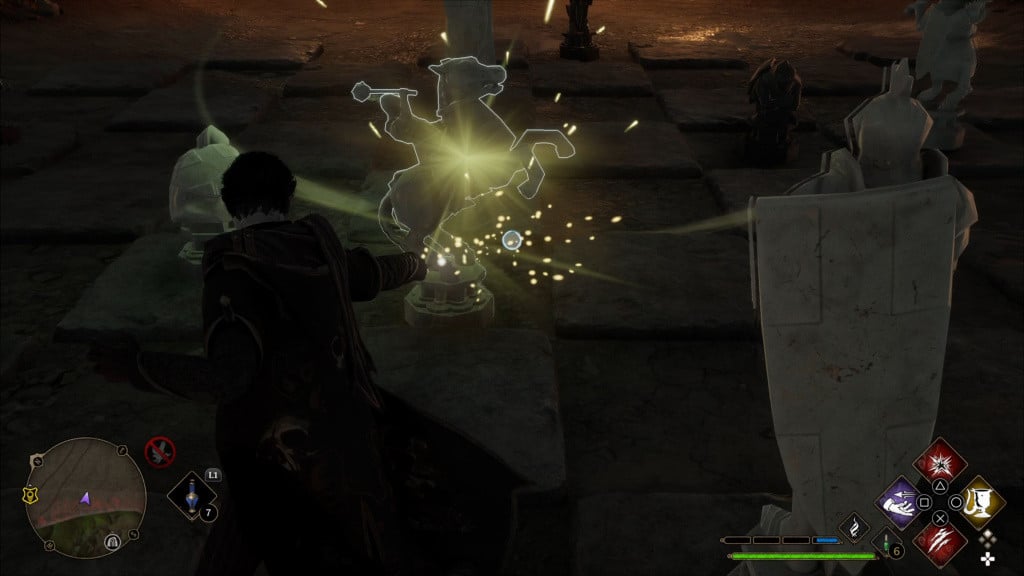1024x576 pixels.
Task: Cast the yellow goblet Transformation spell
Action: [982, 502]
